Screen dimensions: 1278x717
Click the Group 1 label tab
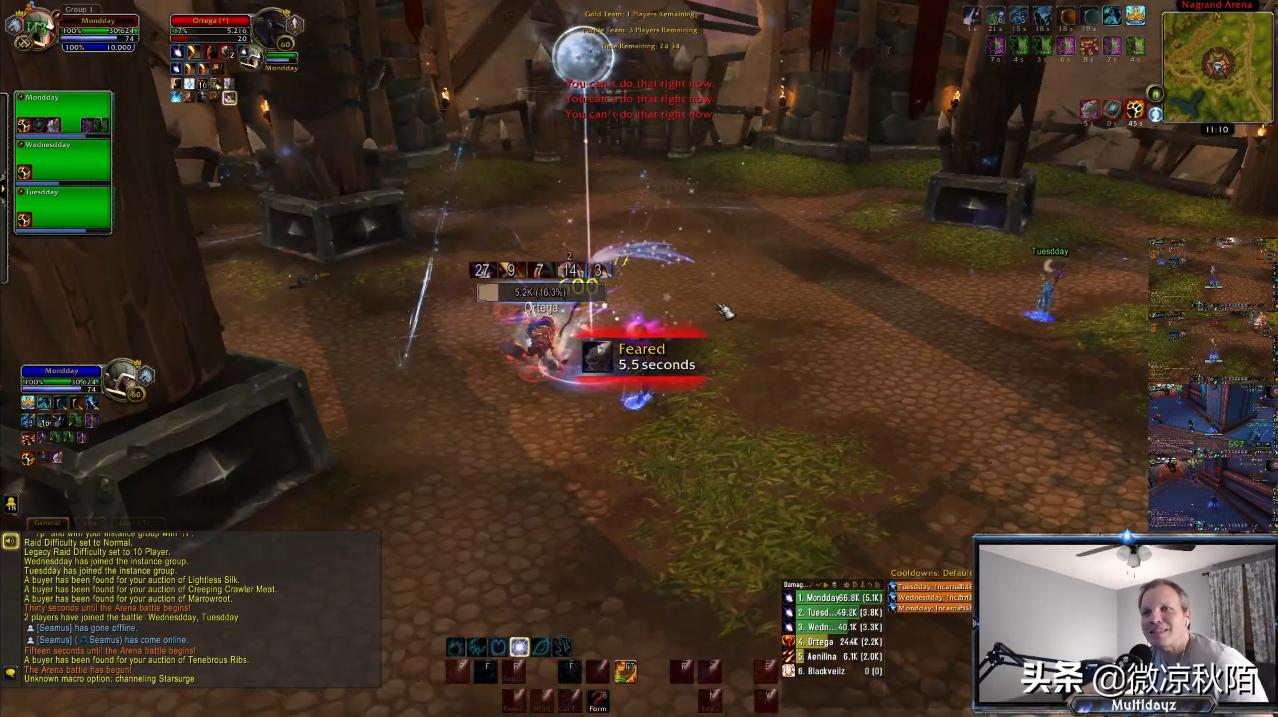[76, 9]
